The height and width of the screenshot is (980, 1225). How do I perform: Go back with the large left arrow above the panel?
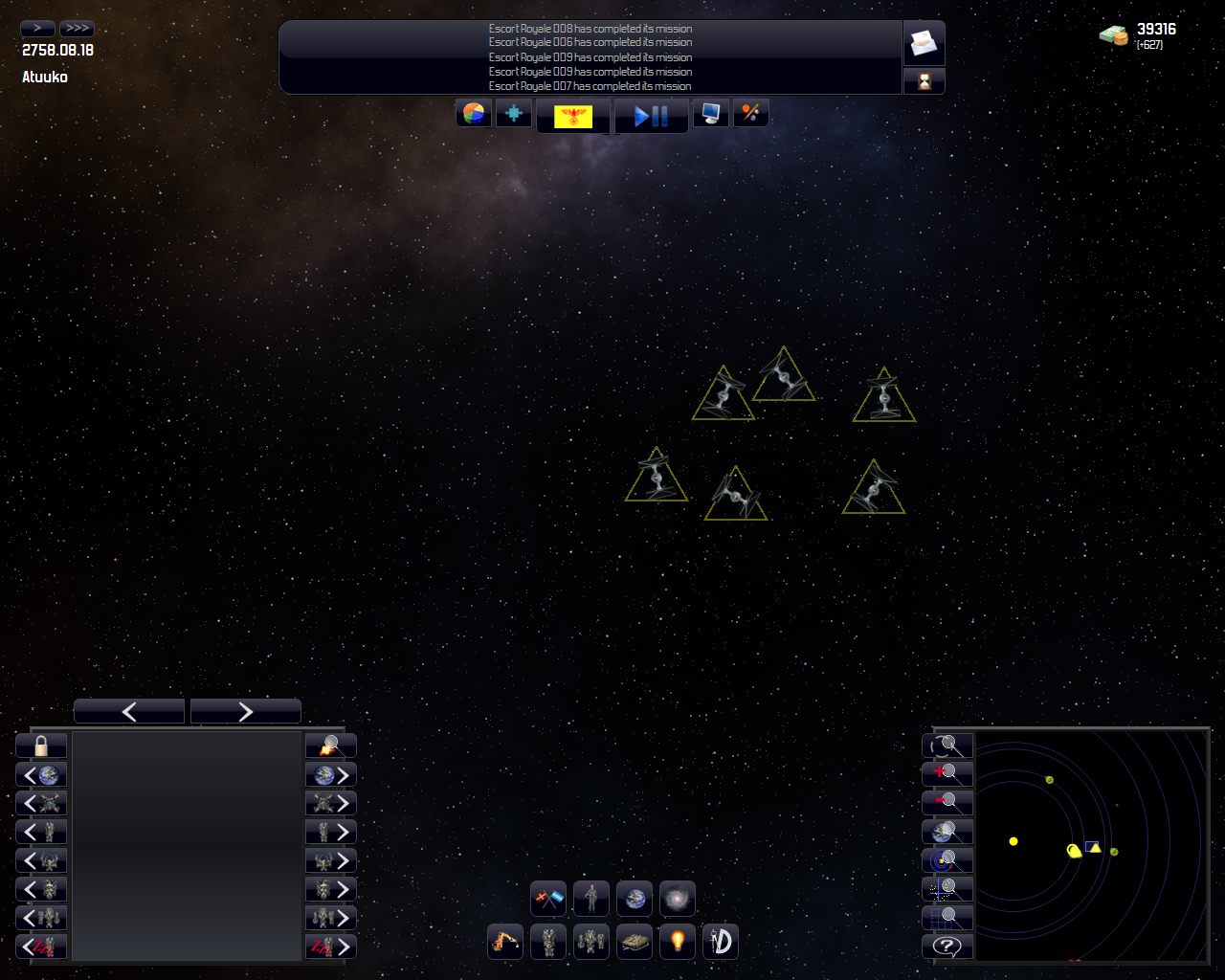(x=128, y=710)
